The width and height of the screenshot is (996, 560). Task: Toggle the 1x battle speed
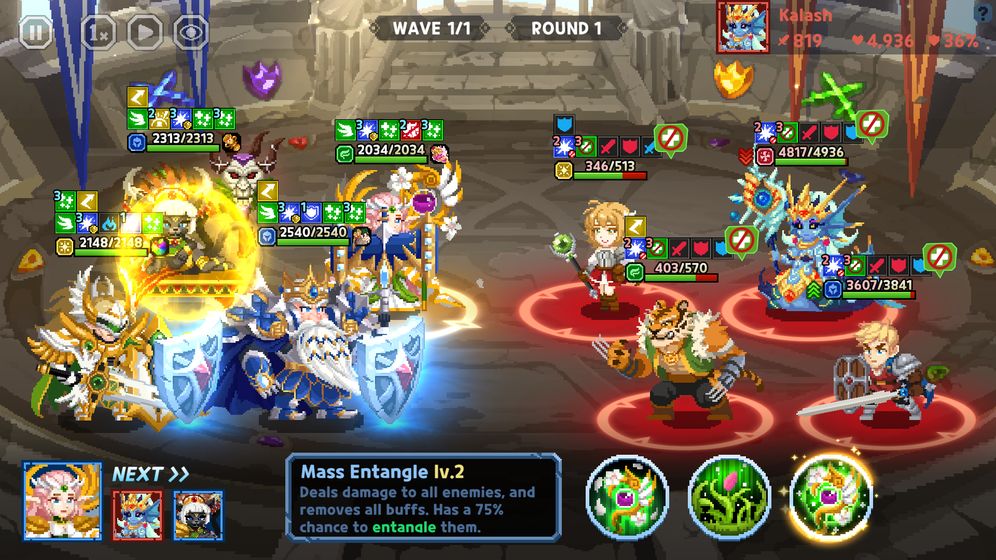point(97,31)
